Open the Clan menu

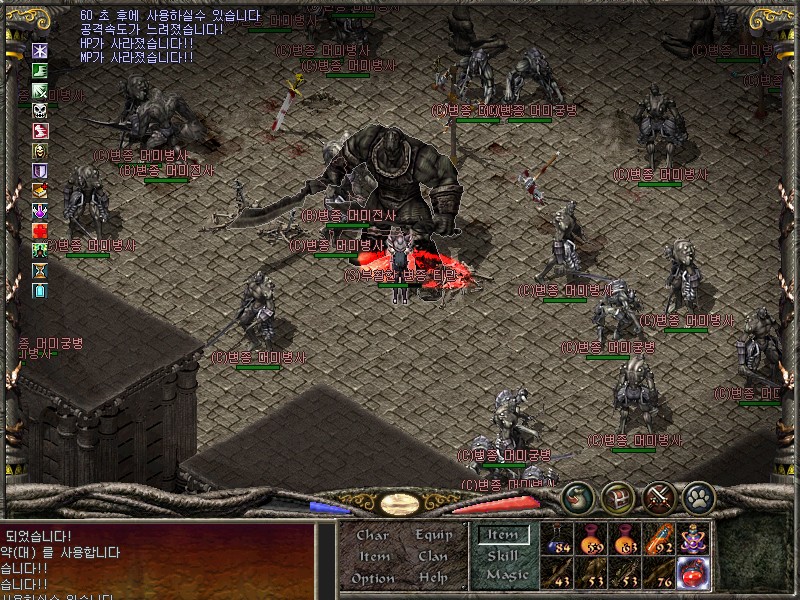point(433,556)
